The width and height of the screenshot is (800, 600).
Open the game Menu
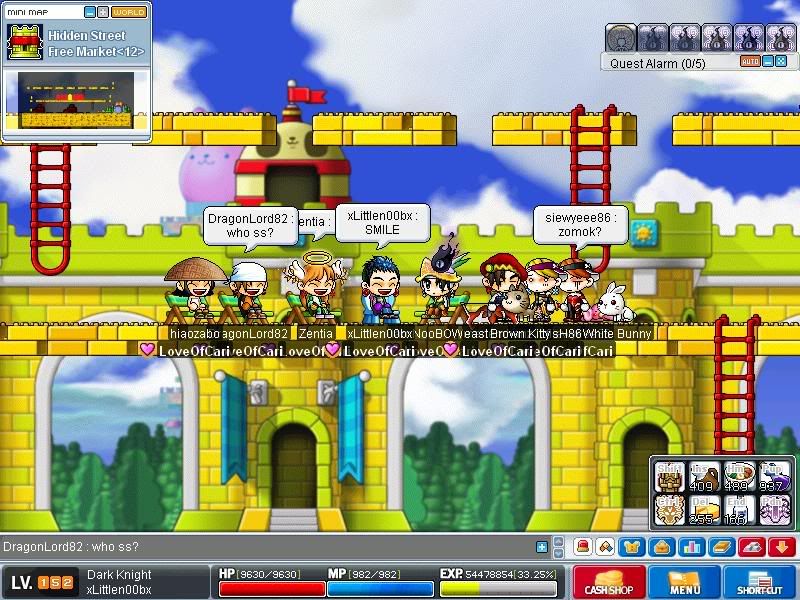(685, 582)
